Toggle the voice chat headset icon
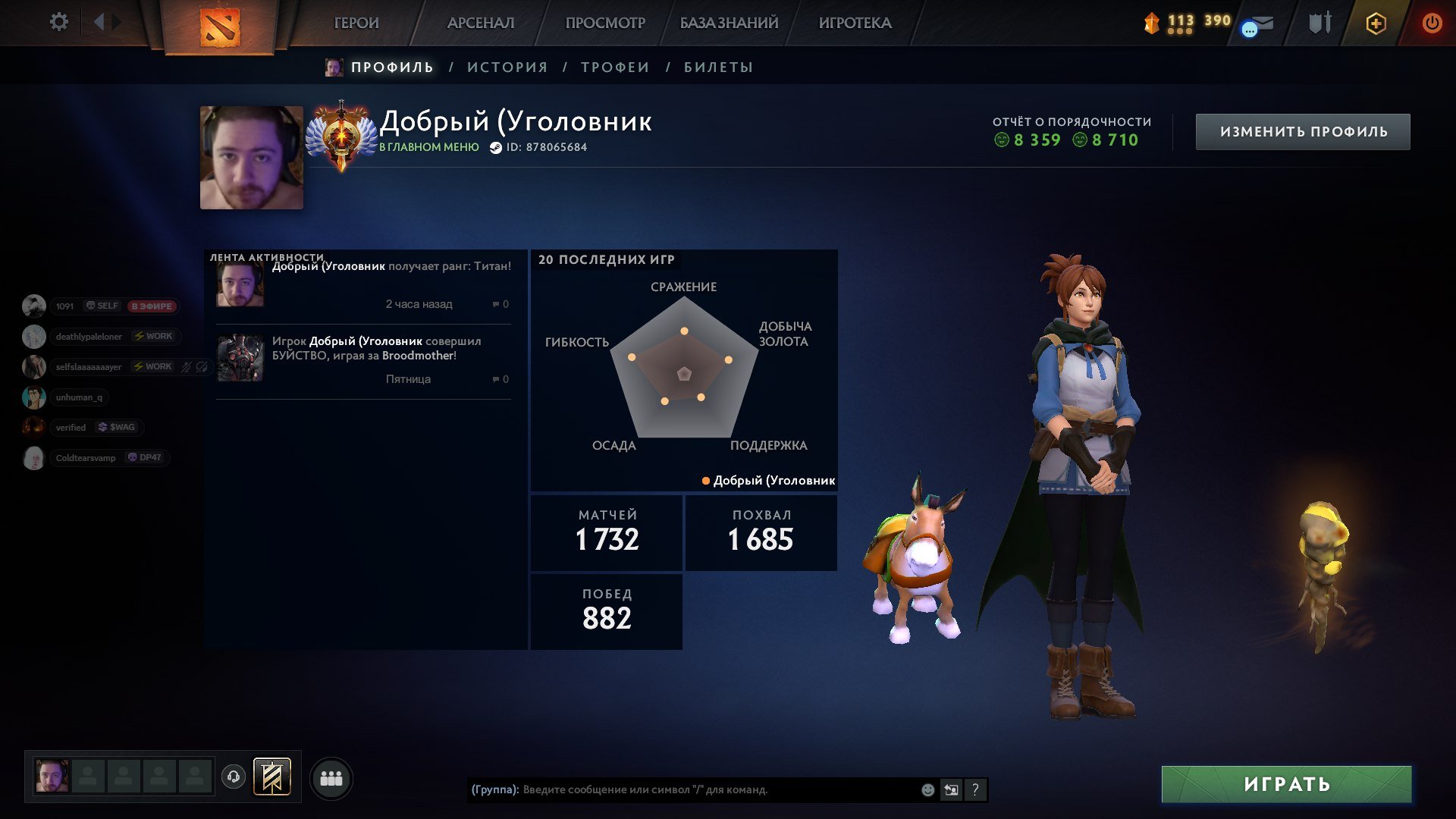1456x819 pixels. tap(234, 777)
